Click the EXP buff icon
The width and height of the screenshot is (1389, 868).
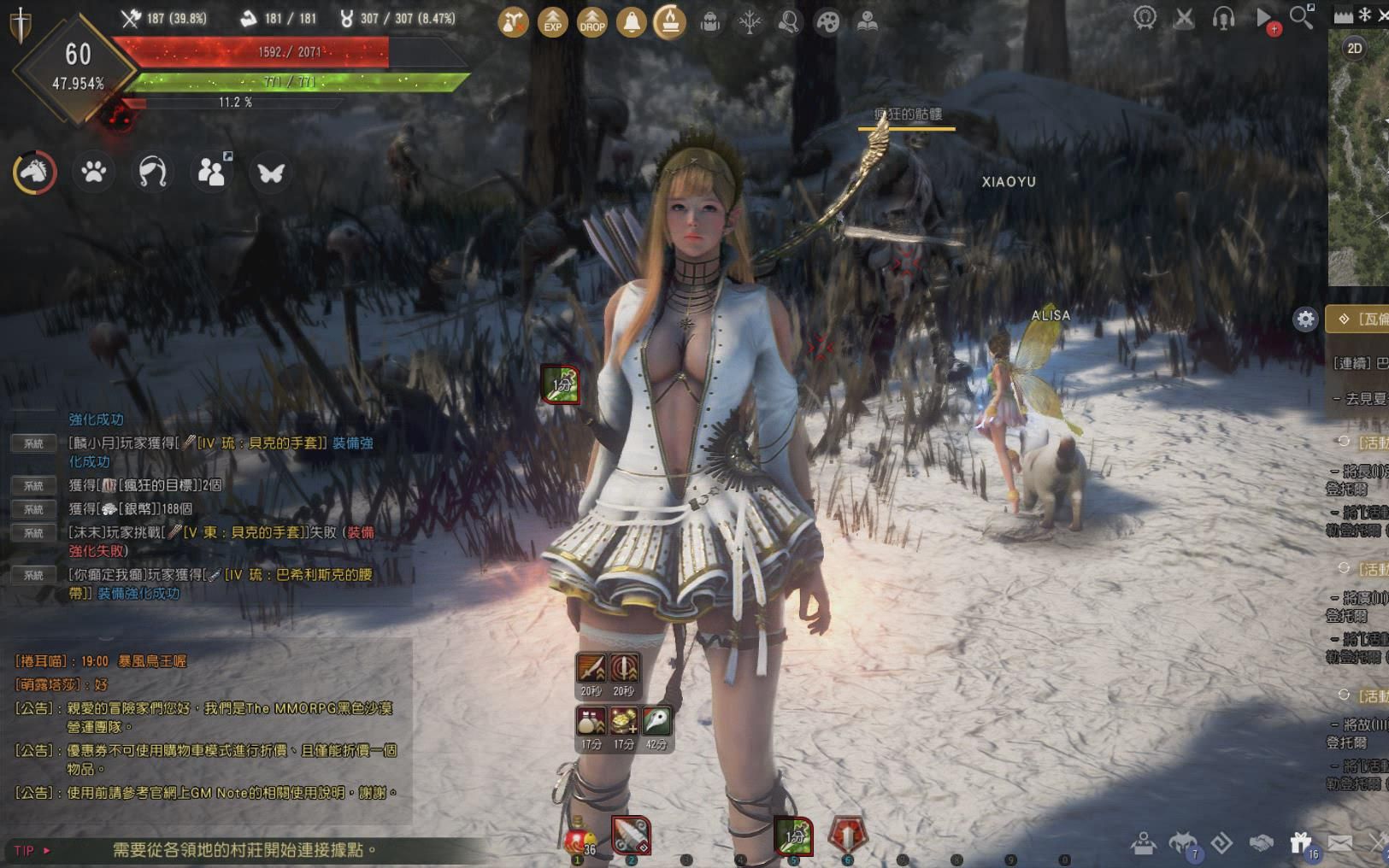(553, 21)
